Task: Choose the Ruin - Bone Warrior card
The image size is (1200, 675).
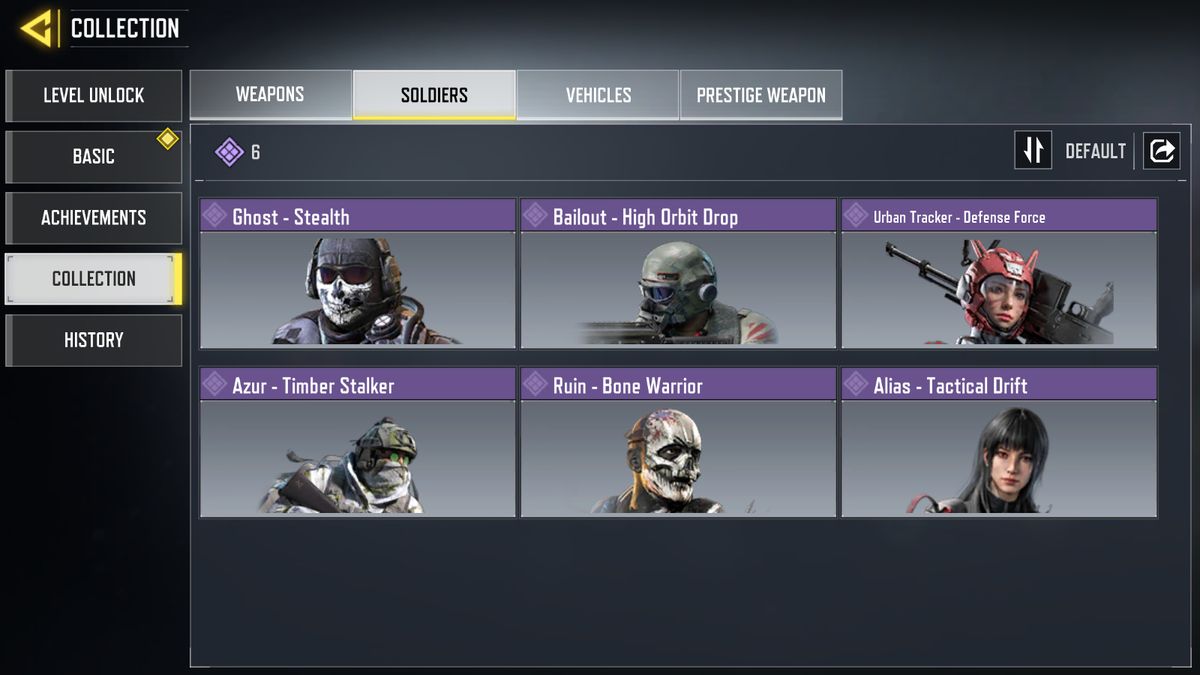Action: point(678,443)
